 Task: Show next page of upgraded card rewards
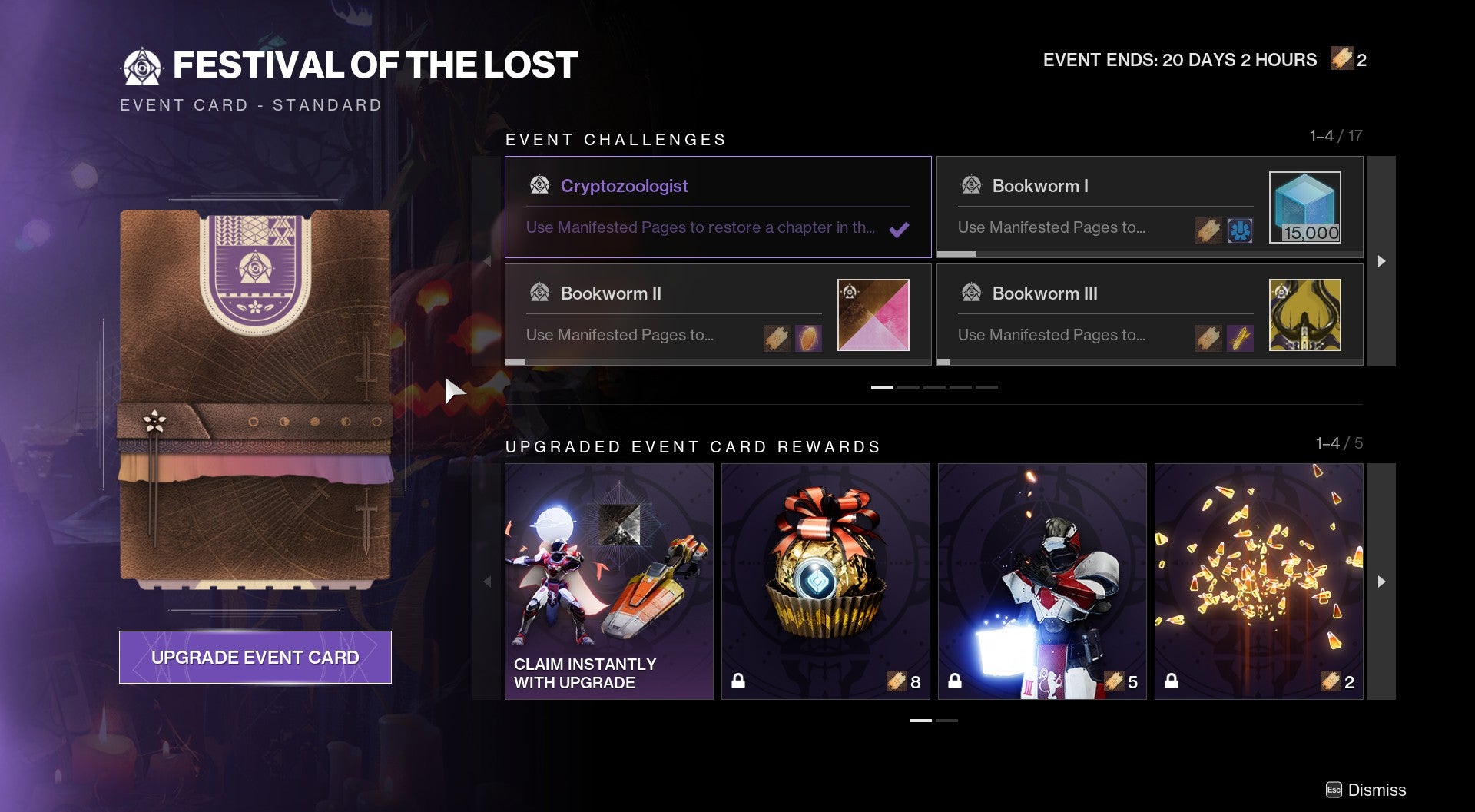coord(1381,582)
